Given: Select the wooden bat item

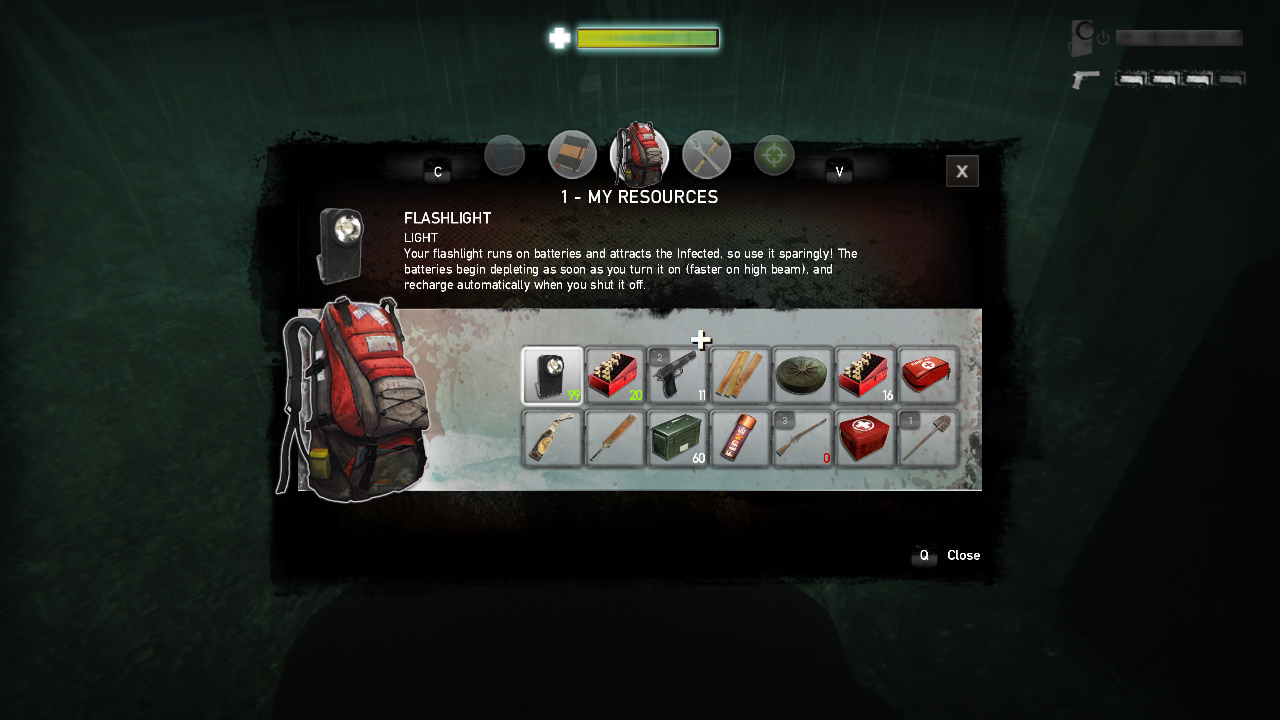Looking at the screenshot, I should [615, 438].
